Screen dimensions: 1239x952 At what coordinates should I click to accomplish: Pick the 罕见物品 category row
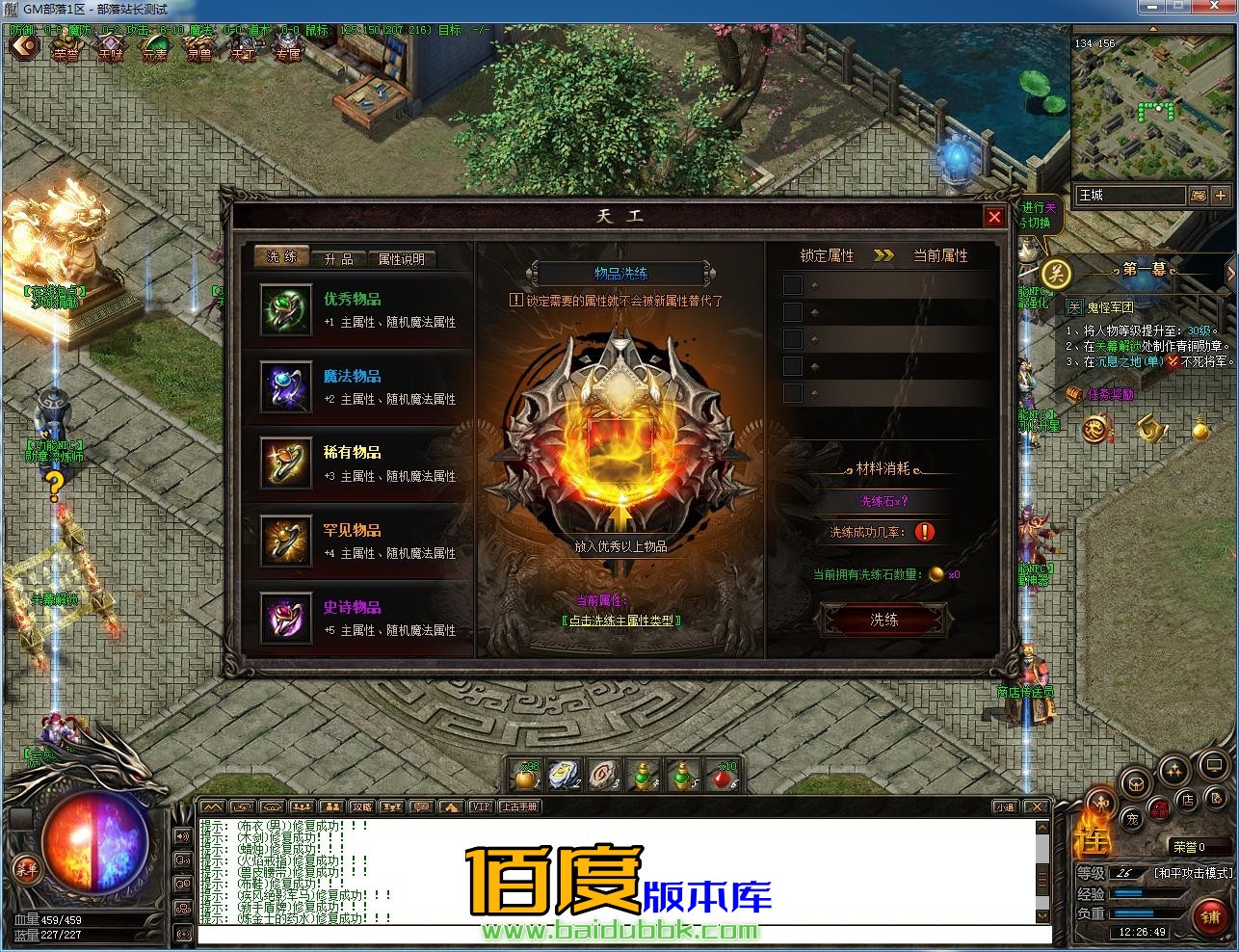click(366, 542)
